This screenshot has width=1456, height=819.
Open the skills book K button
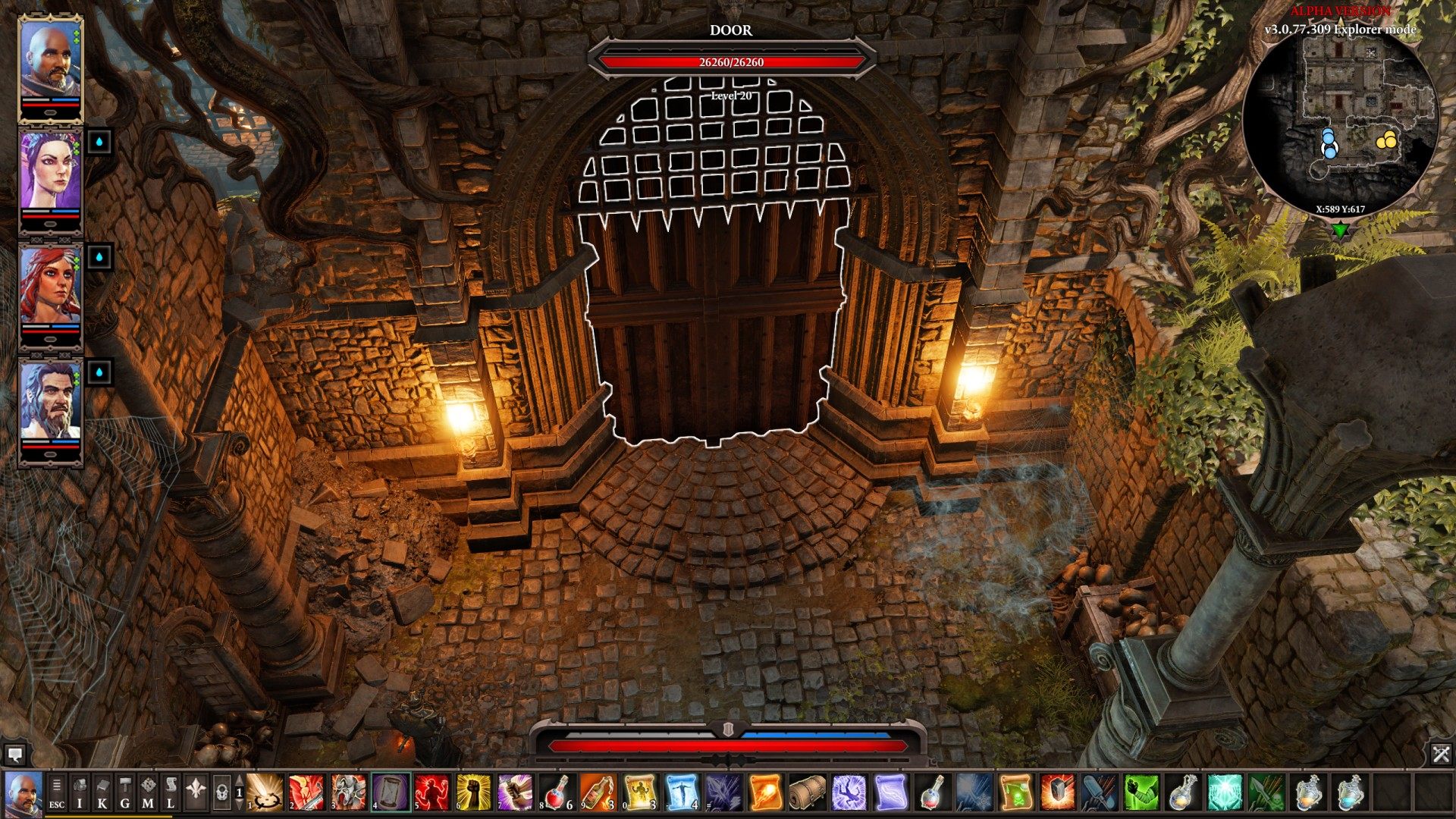(102, 792)
